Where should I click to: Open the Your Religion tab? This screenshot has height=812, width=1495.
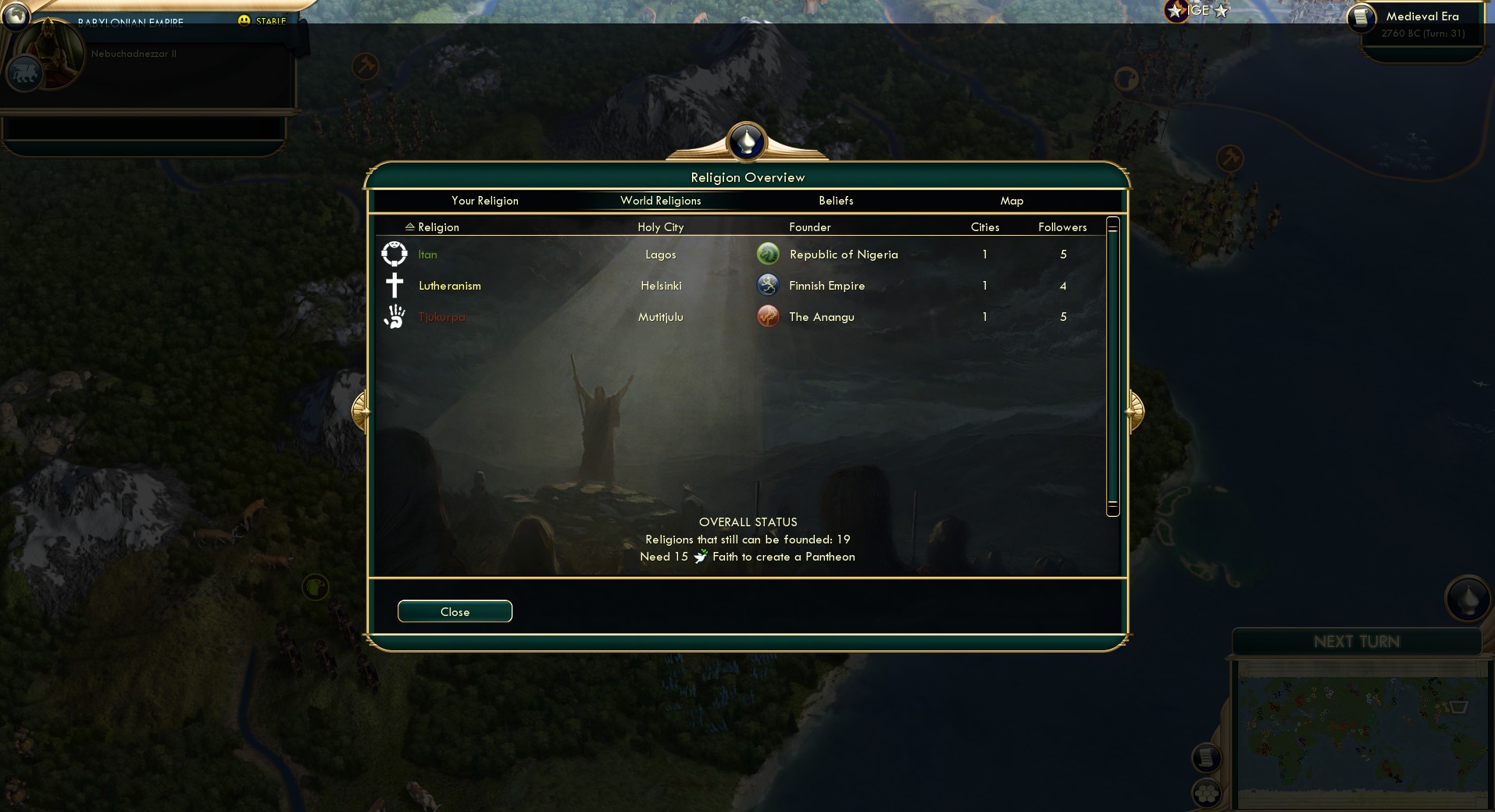tap(484, 201)
